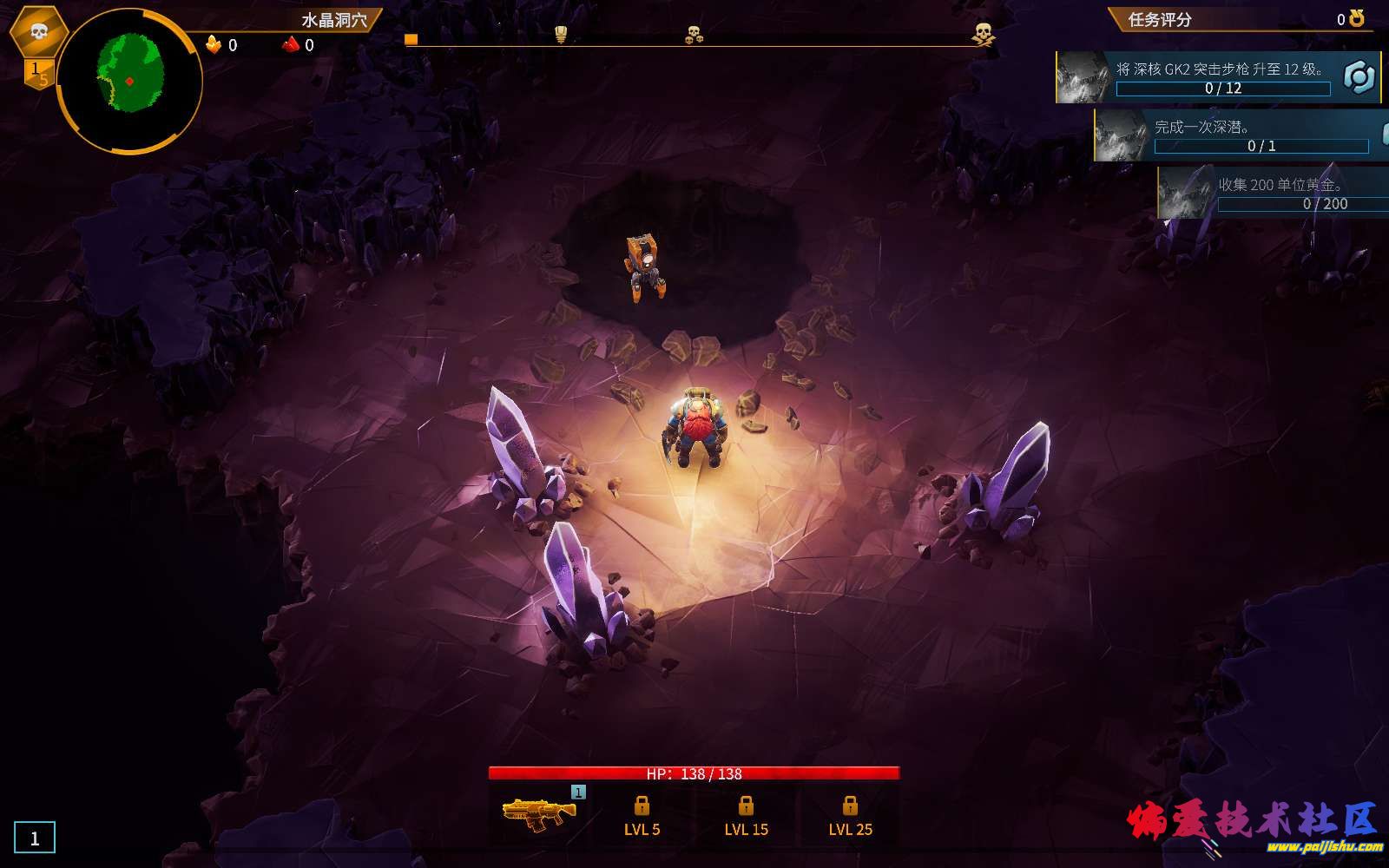Click the locked LVL 5 weapon slot
1389x868 pixels.
pyautogui.click(x=642, y=817)
